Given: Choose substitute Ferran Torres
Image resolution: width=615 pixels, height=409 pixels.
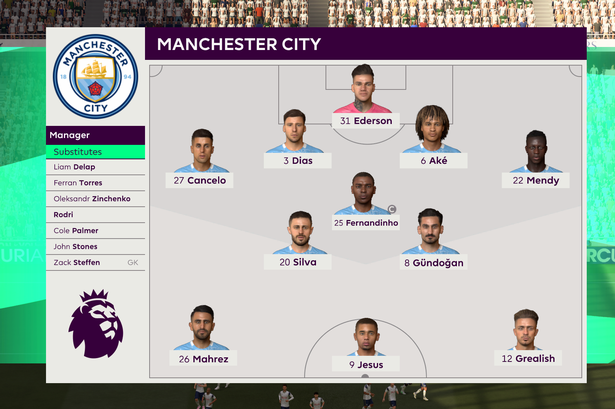Looking at the screenshot, I should point(95,183).
